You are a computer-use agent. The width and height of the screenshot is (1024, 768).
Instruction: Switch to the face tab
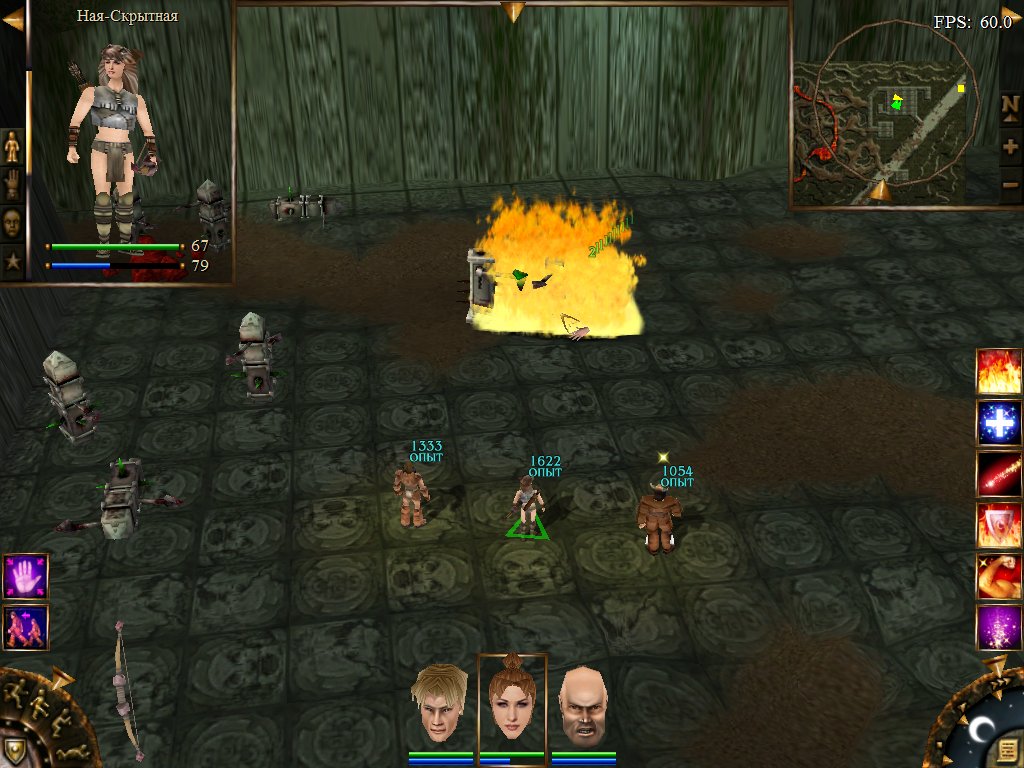click(12, 223)
